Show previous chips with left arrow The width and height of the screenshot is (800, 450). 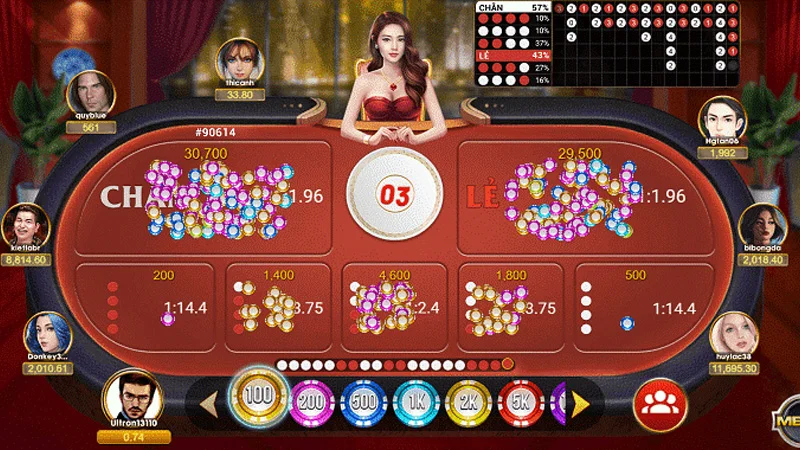pos(211,404)
